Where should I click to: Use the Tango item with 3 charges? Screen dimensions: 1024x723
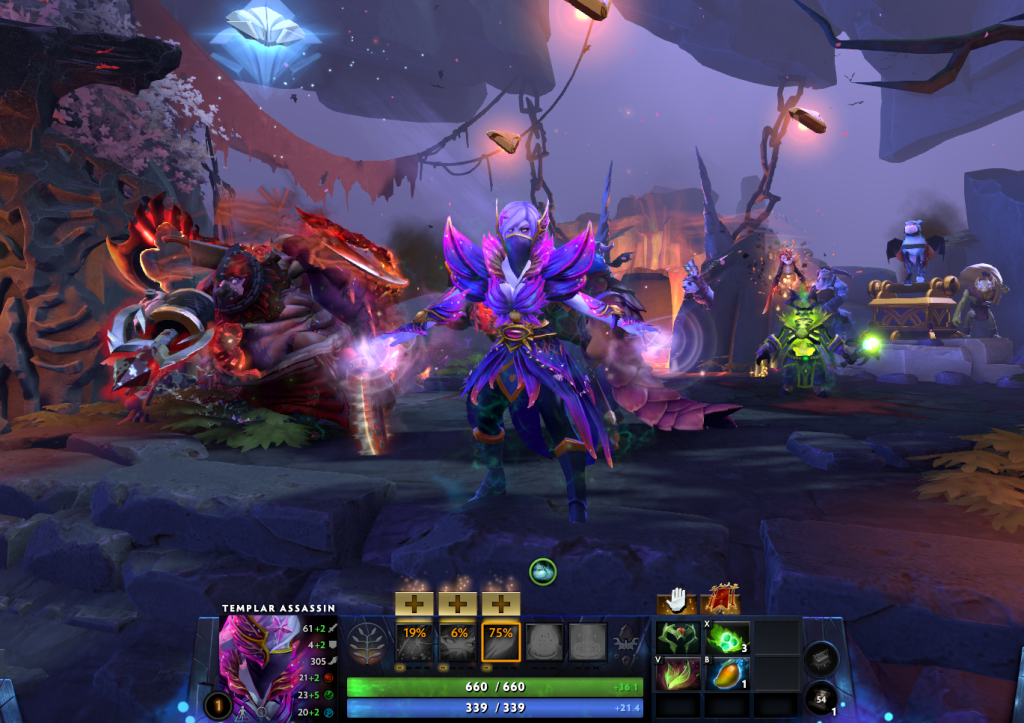click(729, 637)
